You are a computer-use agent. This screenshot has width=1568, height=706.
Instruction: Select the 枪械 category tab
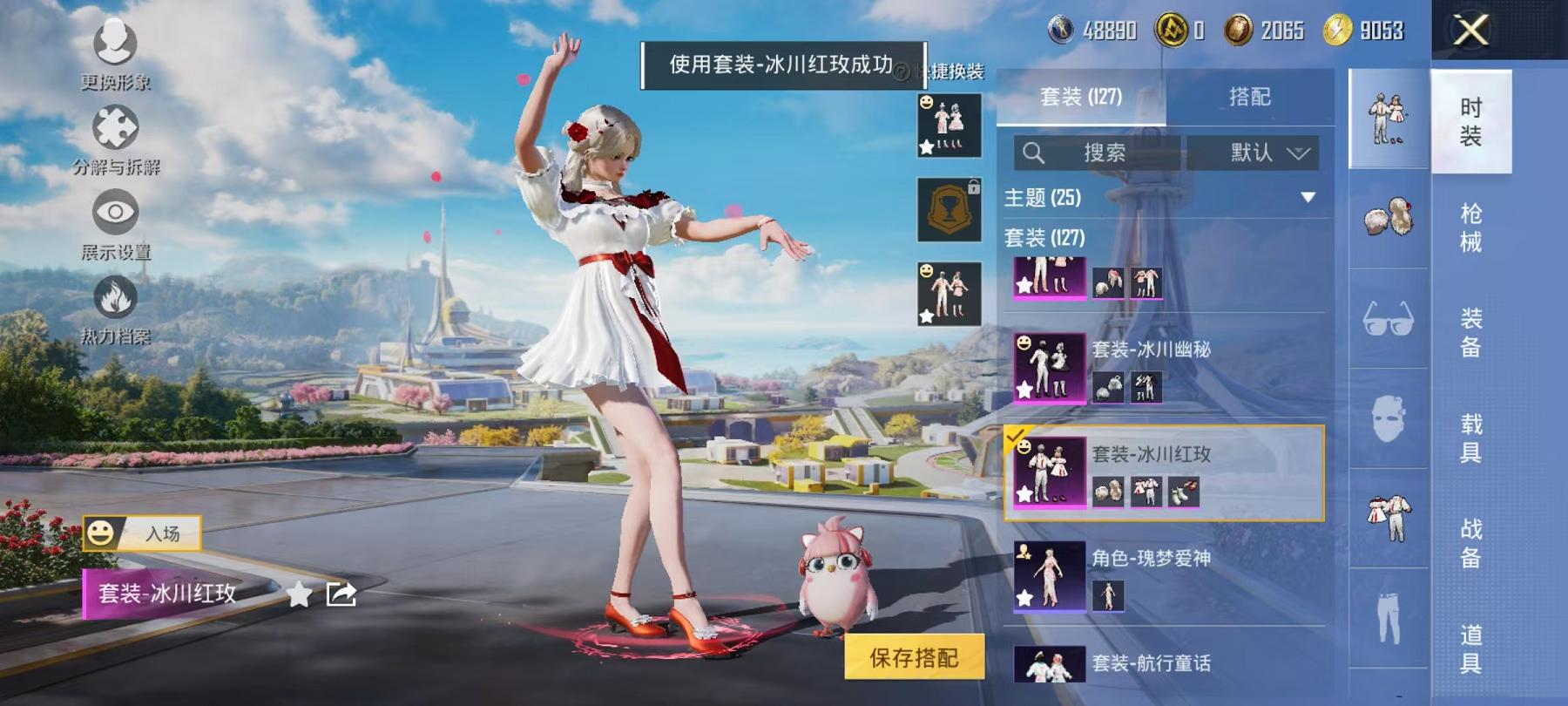click(1471, 228)
